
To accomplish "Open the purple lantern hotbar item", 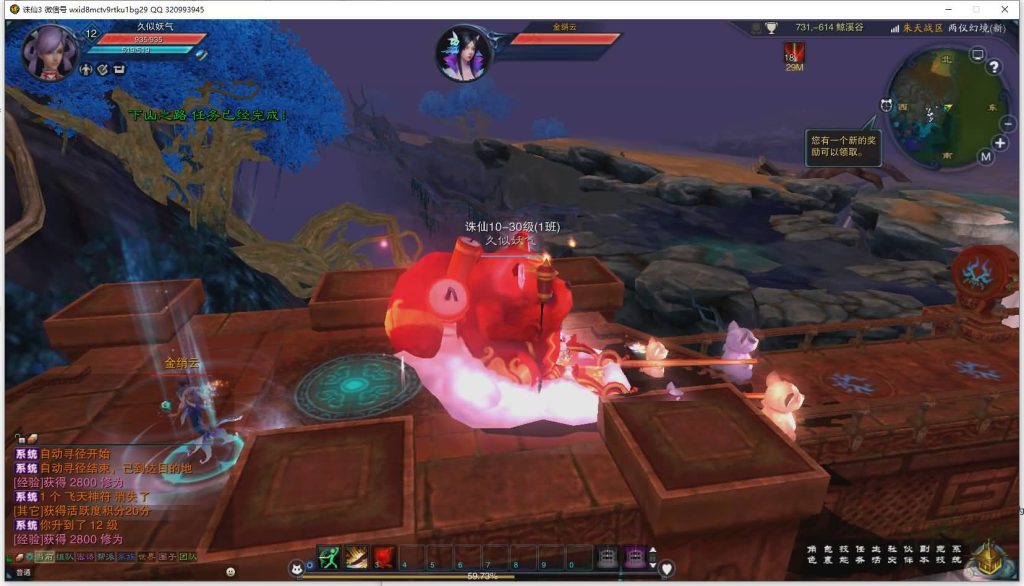I will click(x=634, y=557).
